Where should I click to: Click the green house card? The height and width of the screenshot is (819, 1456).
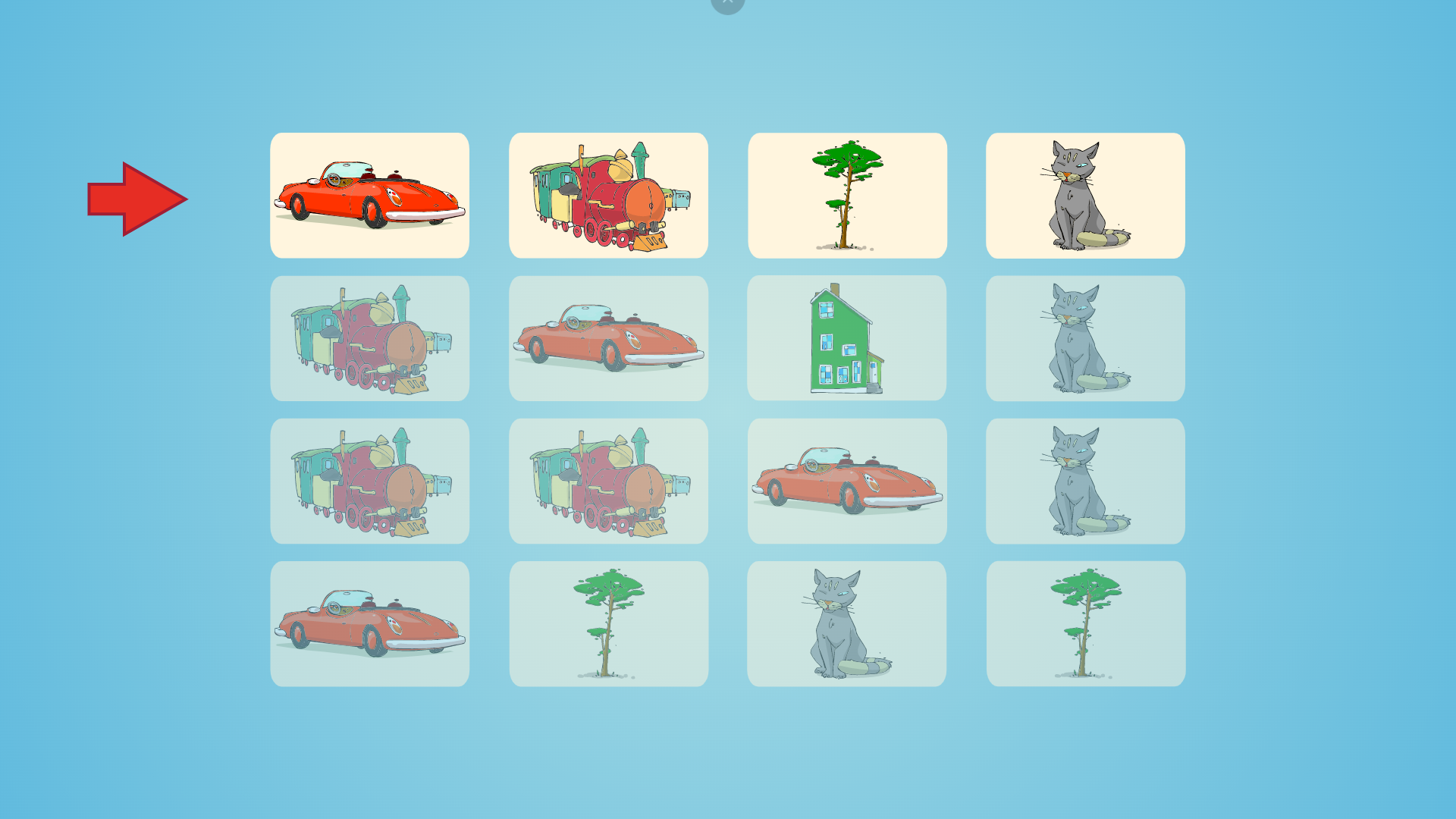pyautogui.click(x=846, y=338)
